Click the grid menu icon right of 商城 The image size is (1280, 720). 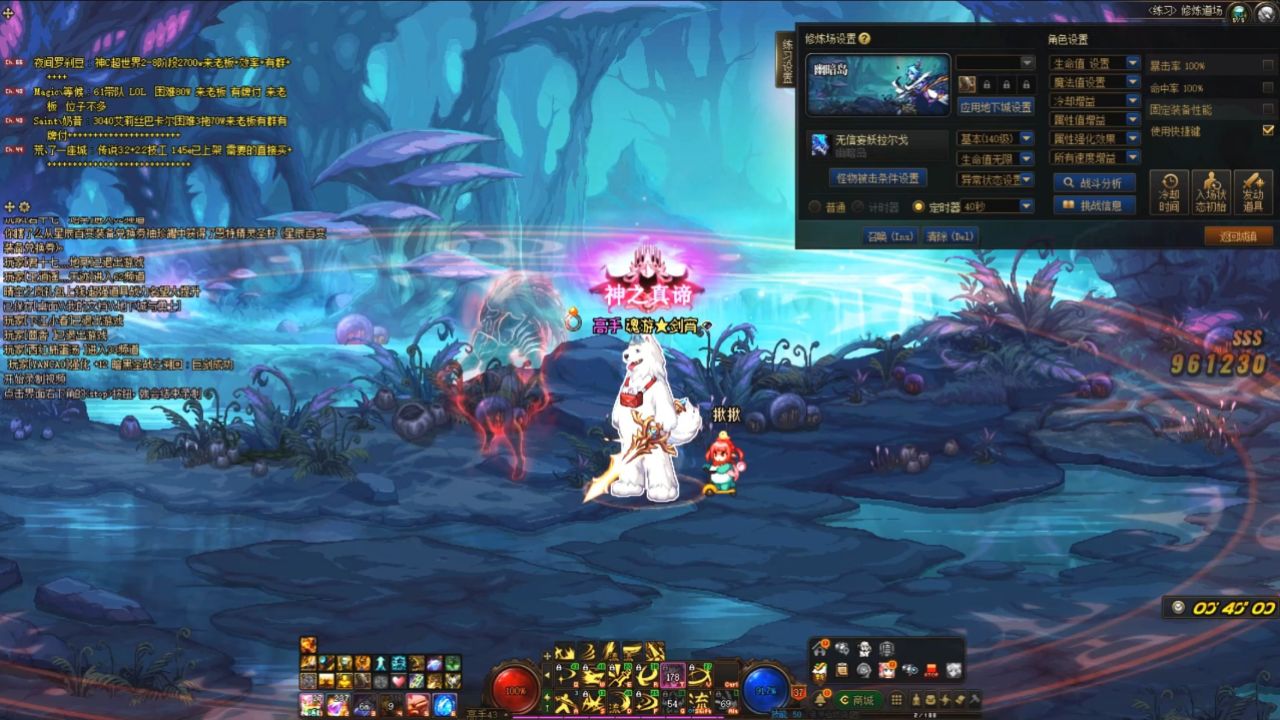pos(896,700)
